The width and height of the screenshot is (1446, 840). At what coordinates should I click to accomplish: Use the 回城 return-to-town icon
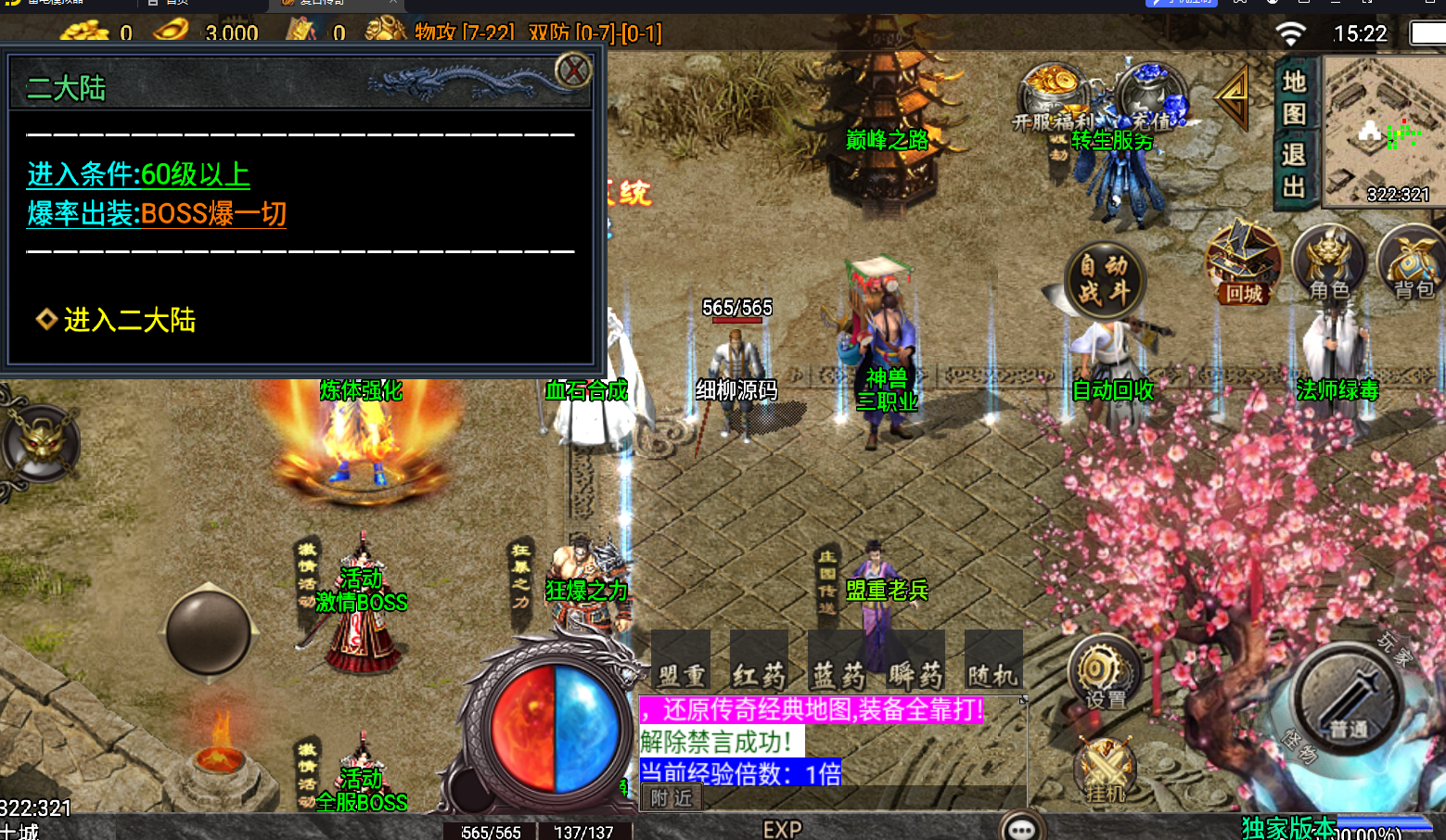[x=1243, y=264]
